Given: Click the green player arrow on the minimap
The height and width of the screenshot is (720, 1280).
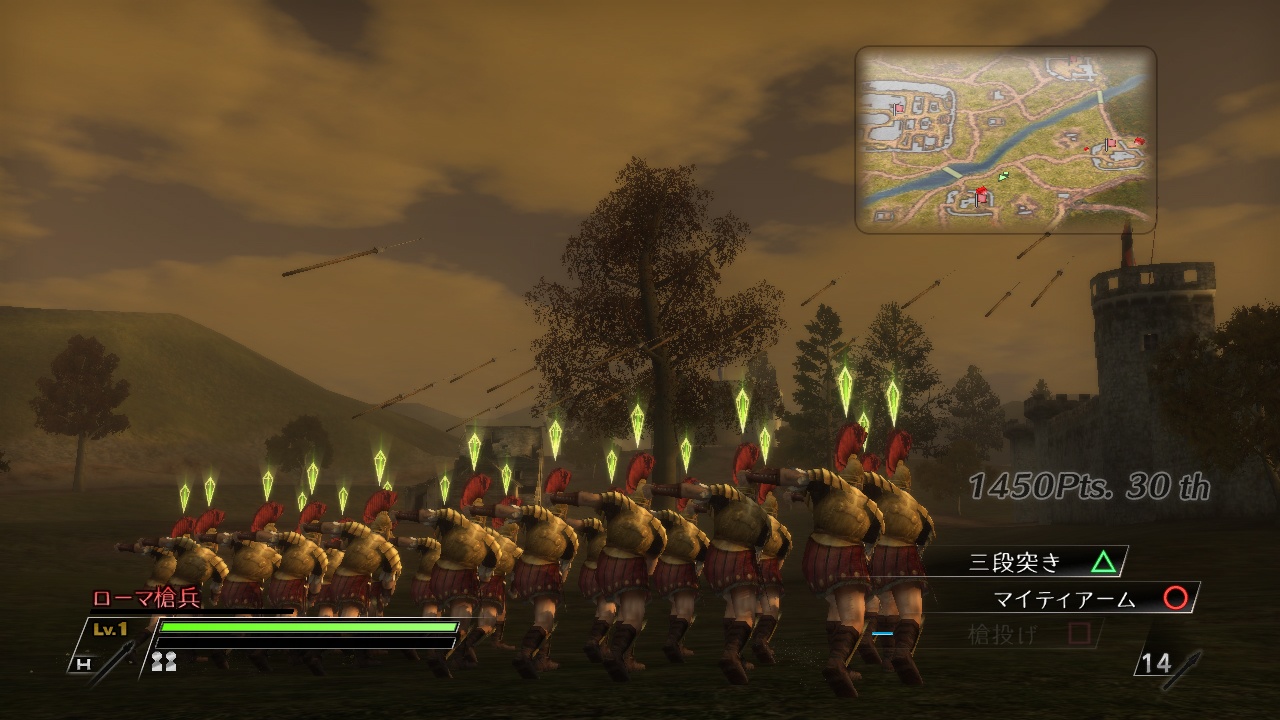Looking at the screenshot, I should pyautogui.click(x=1003, y=177).
